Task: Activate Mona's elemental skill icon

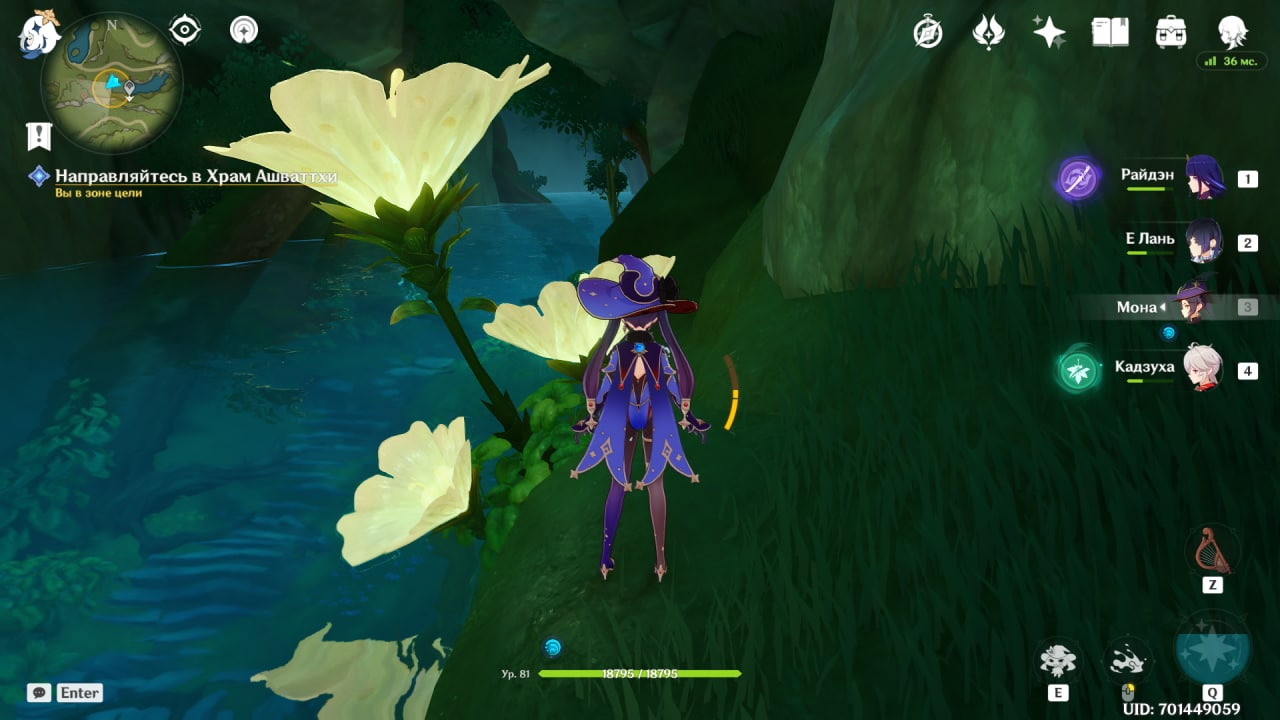Action: tap(1057, 660)
